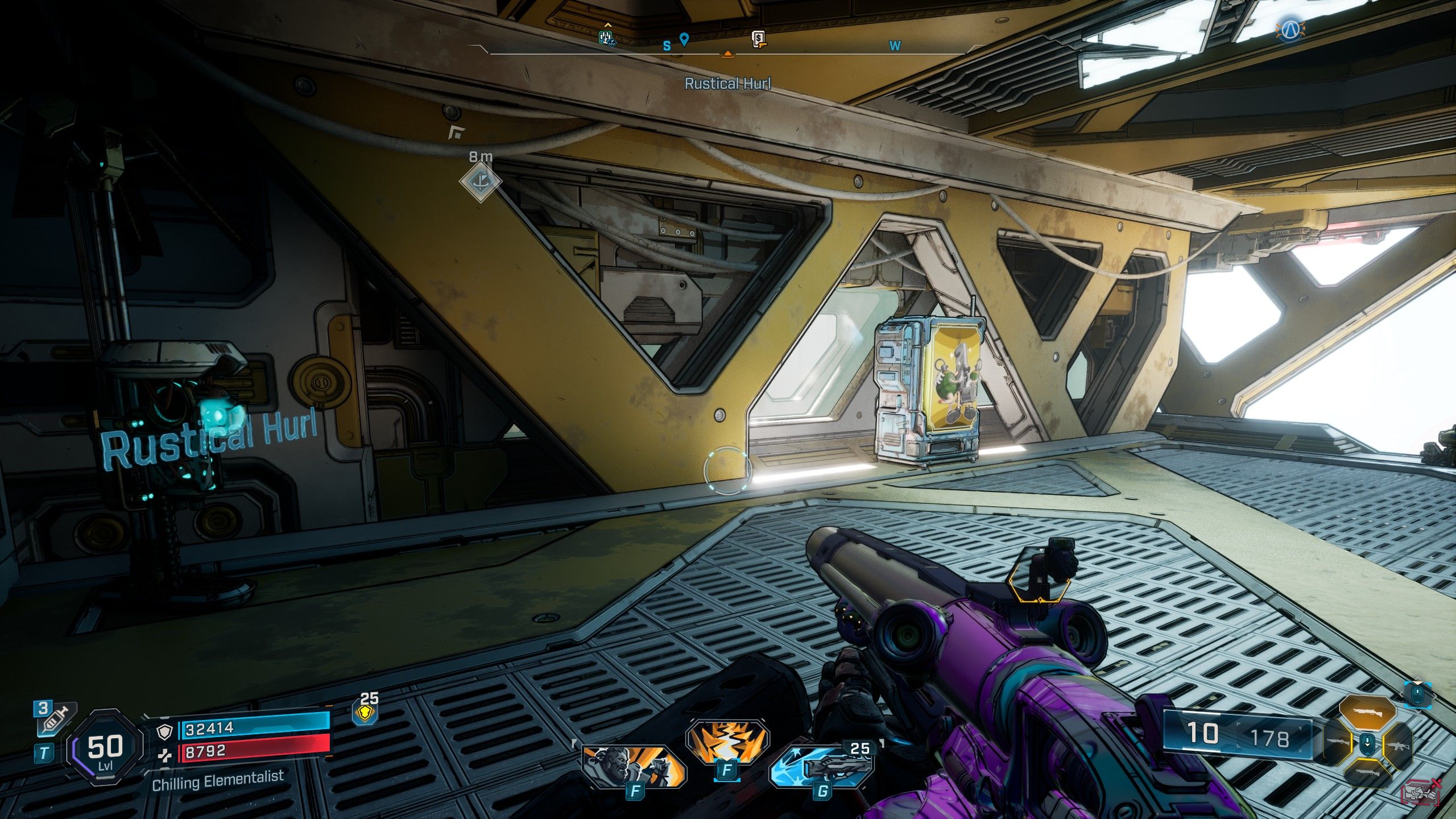Click the blue location pin on compass
1456x819 pixels.
[684, 39]
